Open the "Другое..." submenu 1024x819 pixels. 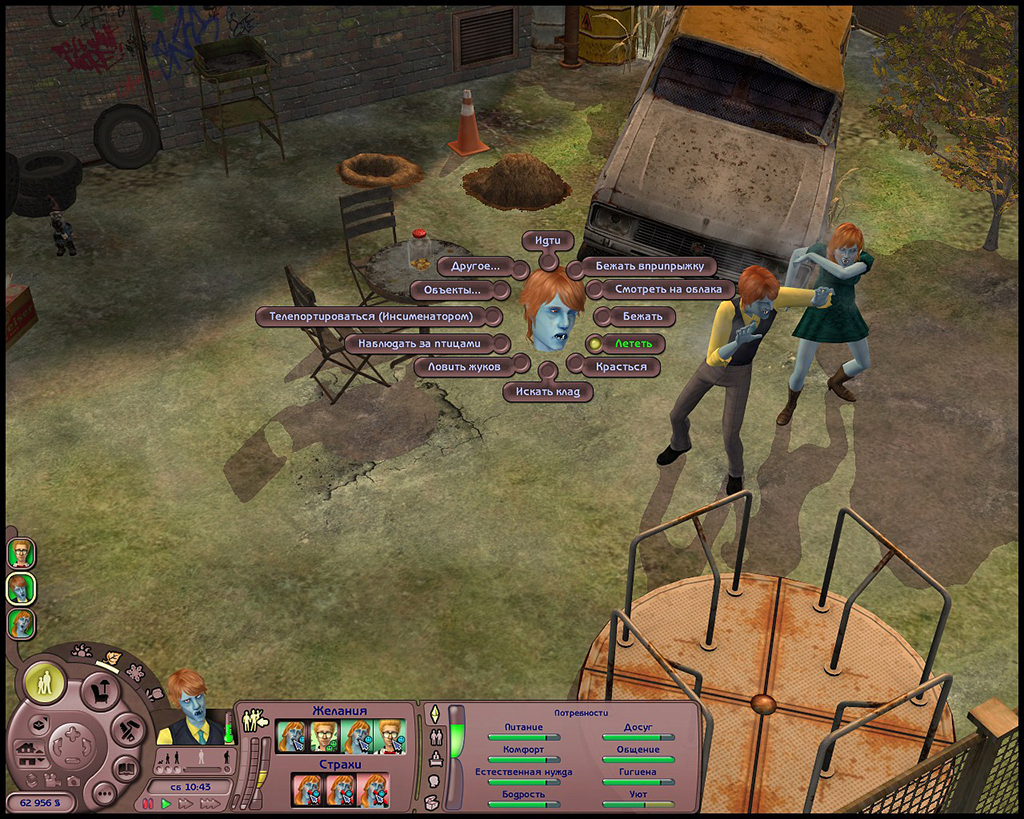tap(475, 267)
